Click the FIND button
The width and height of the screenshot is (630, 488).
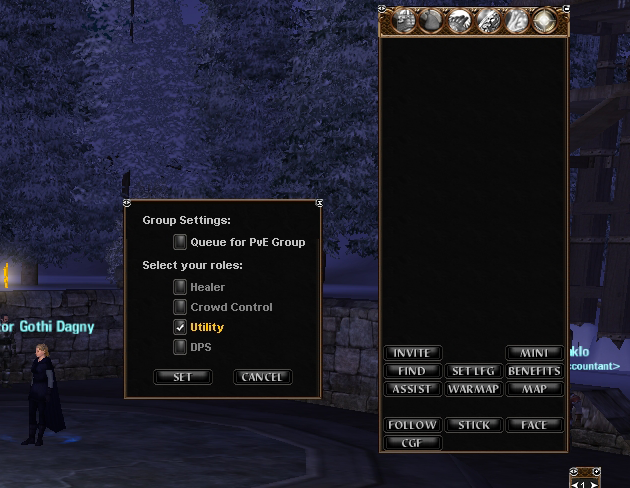click(x=412, y=371)
